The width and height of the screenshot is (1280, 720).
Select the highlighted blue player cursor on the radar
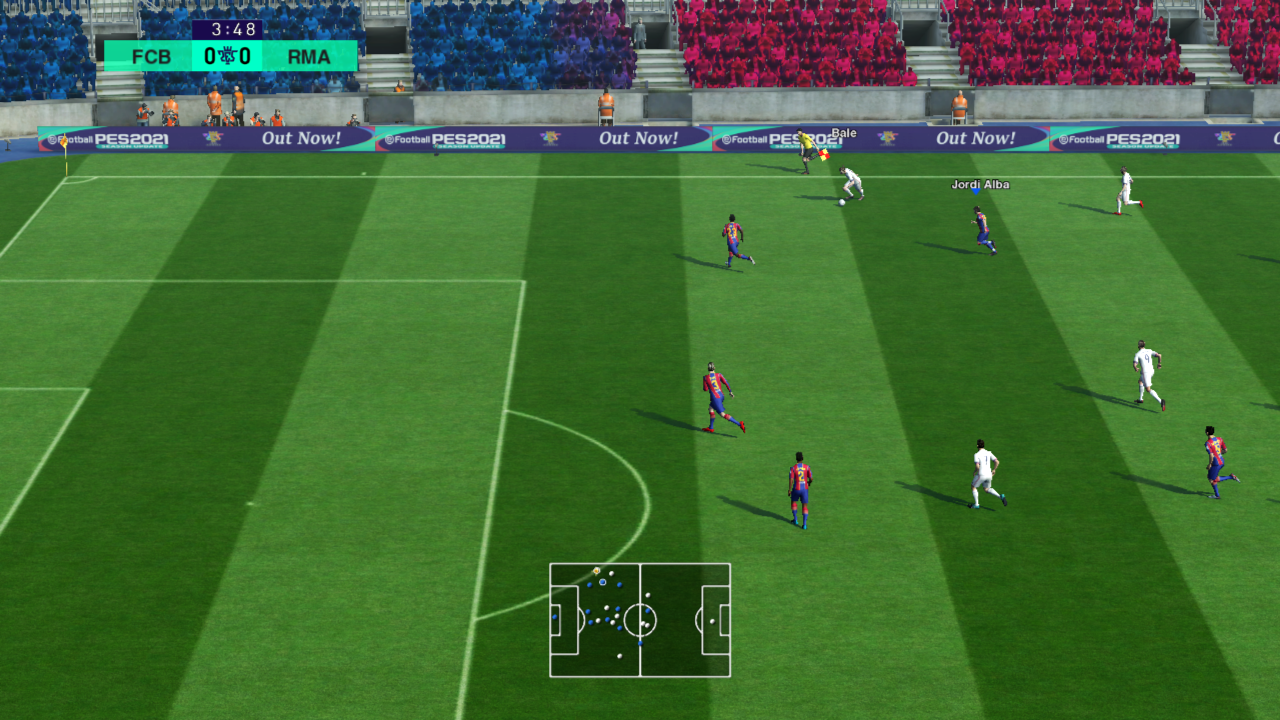click(603, 581)
